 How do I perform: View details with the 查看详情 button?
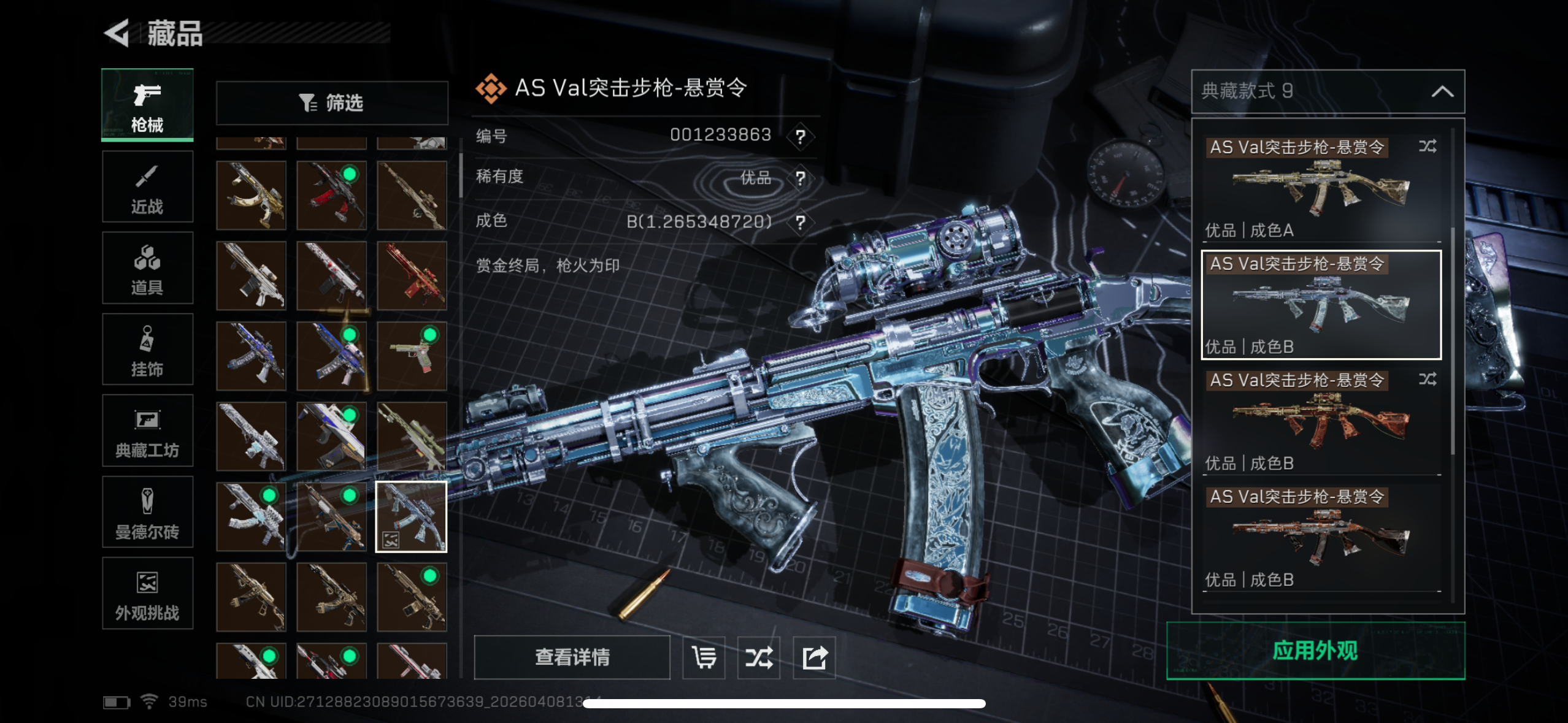click(x=572, y=657)
